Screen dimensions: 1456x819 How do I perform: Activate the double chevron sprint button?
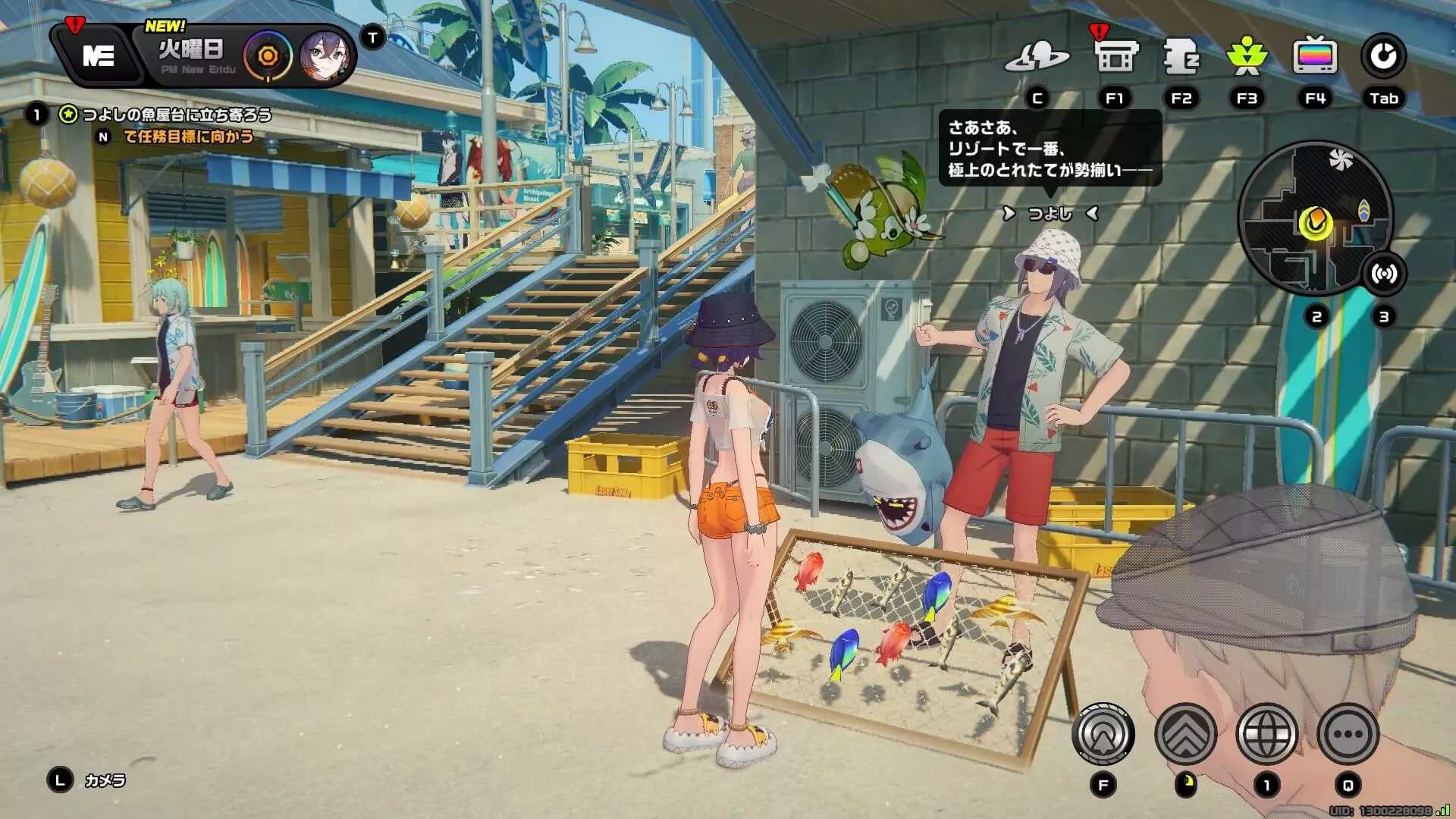[1185, 734]
